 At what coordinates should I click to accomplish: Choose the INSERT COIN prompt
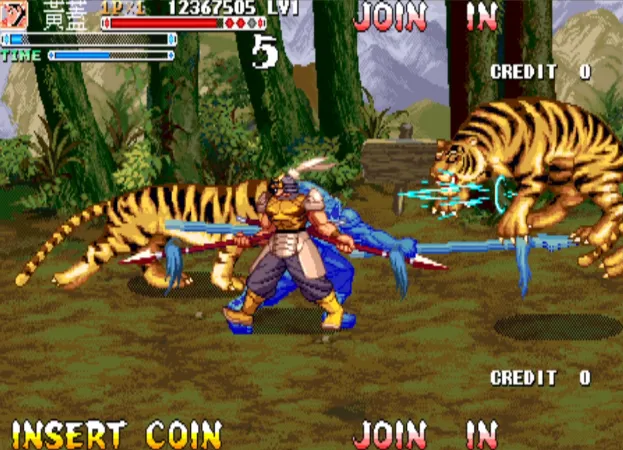(116, 434)
